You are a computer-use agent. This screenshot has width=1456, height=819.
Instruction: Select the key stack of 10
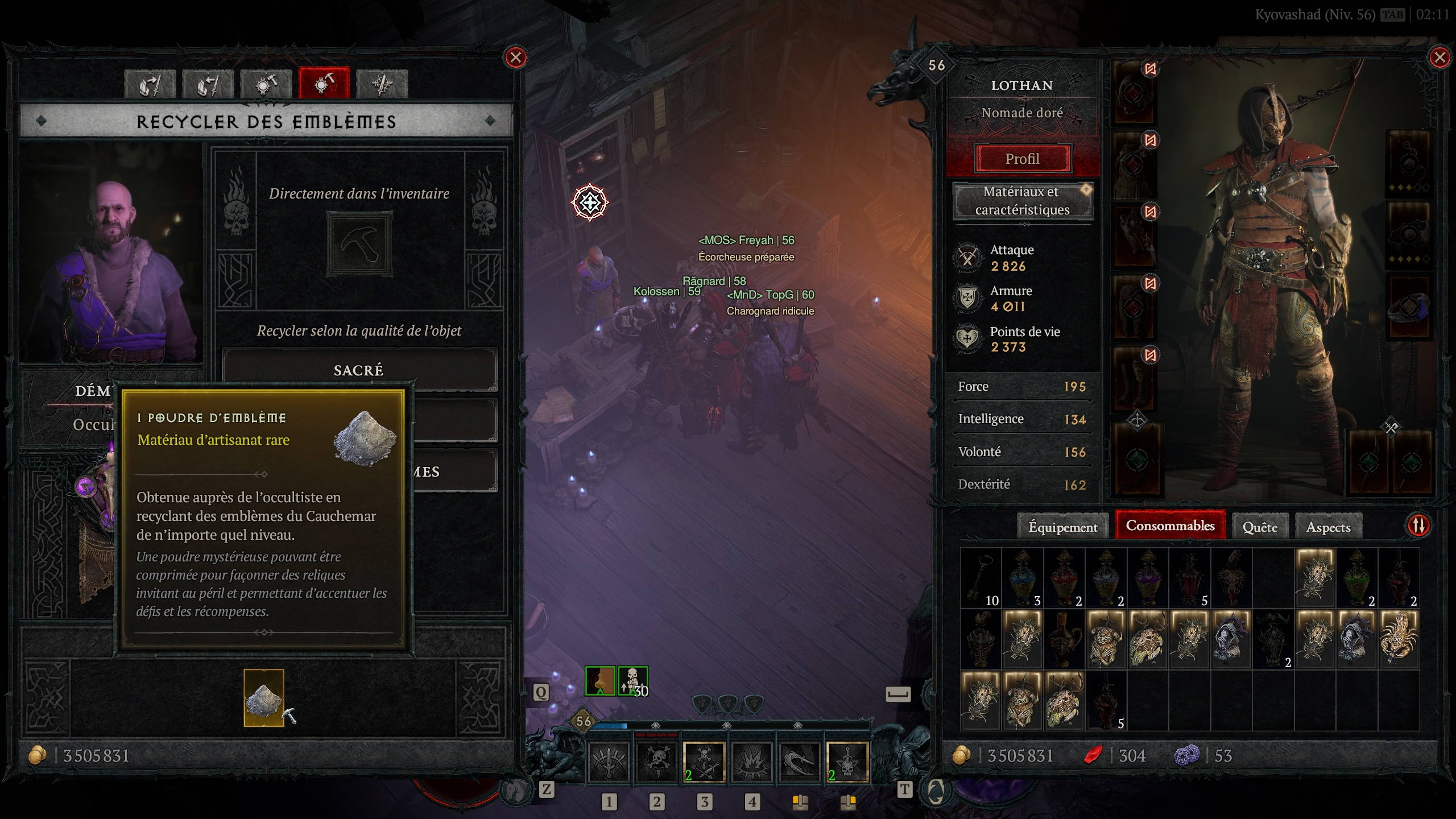pos(981,577)
